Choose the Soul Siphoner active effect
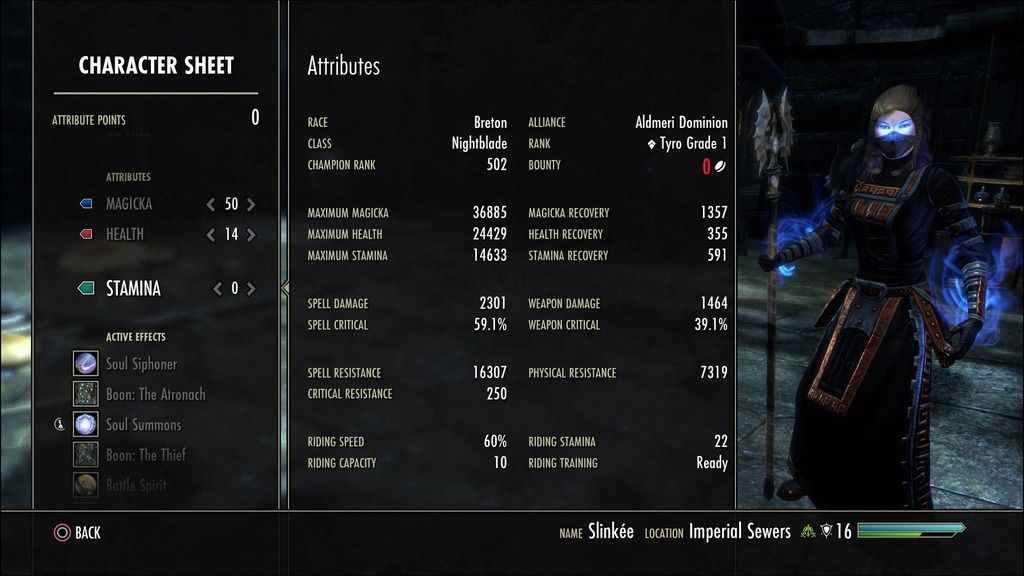 [x=141, y=364]
